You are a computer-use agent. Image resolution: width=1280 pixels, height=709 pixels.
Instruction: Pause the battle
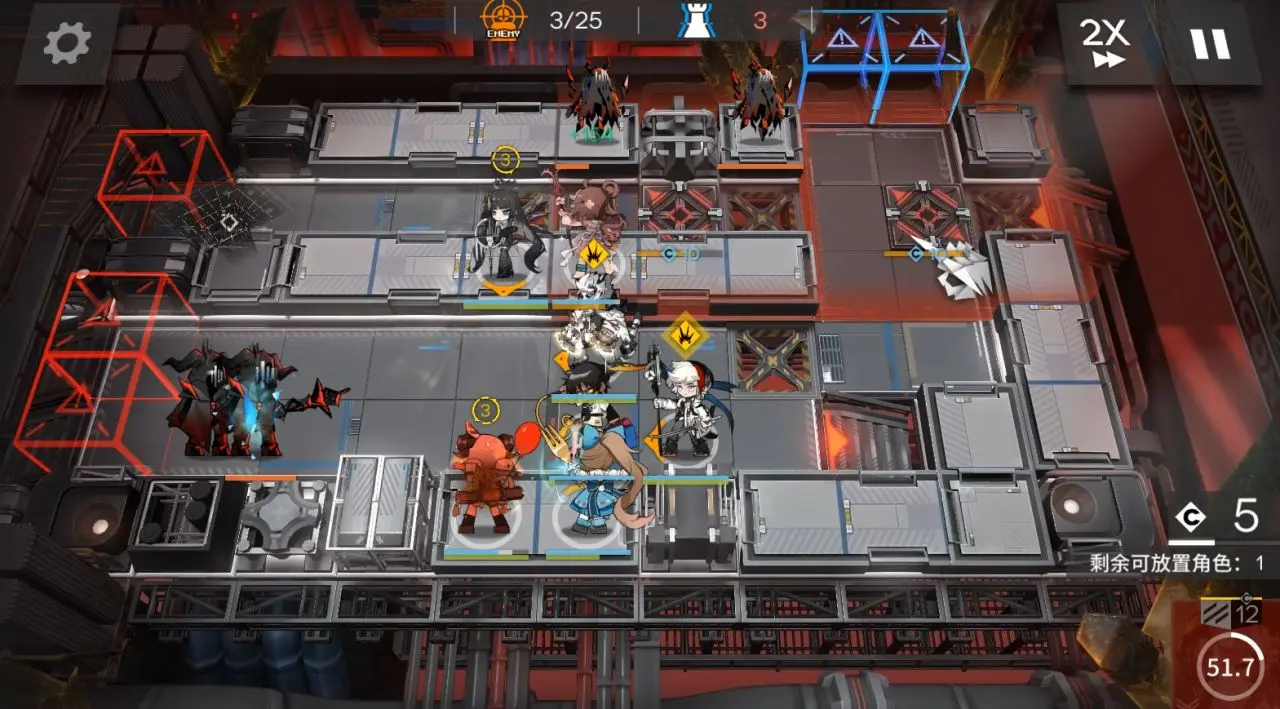click(x=1209, y=43)
